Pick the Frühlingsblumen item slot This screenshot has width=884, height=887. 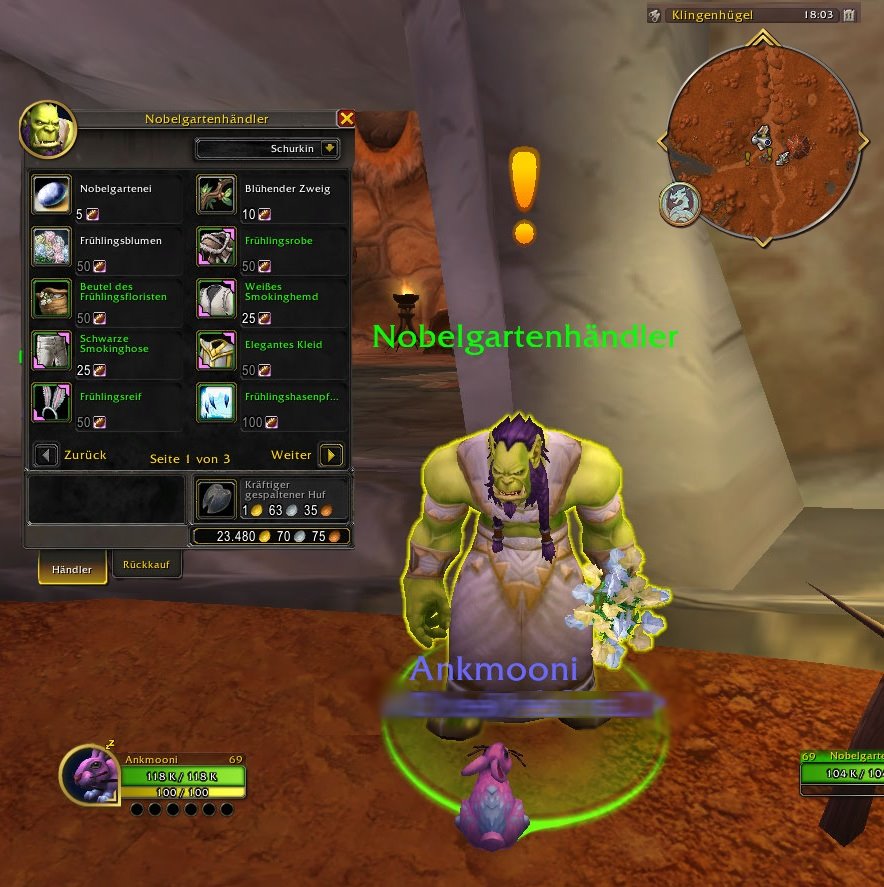[50, 247]
